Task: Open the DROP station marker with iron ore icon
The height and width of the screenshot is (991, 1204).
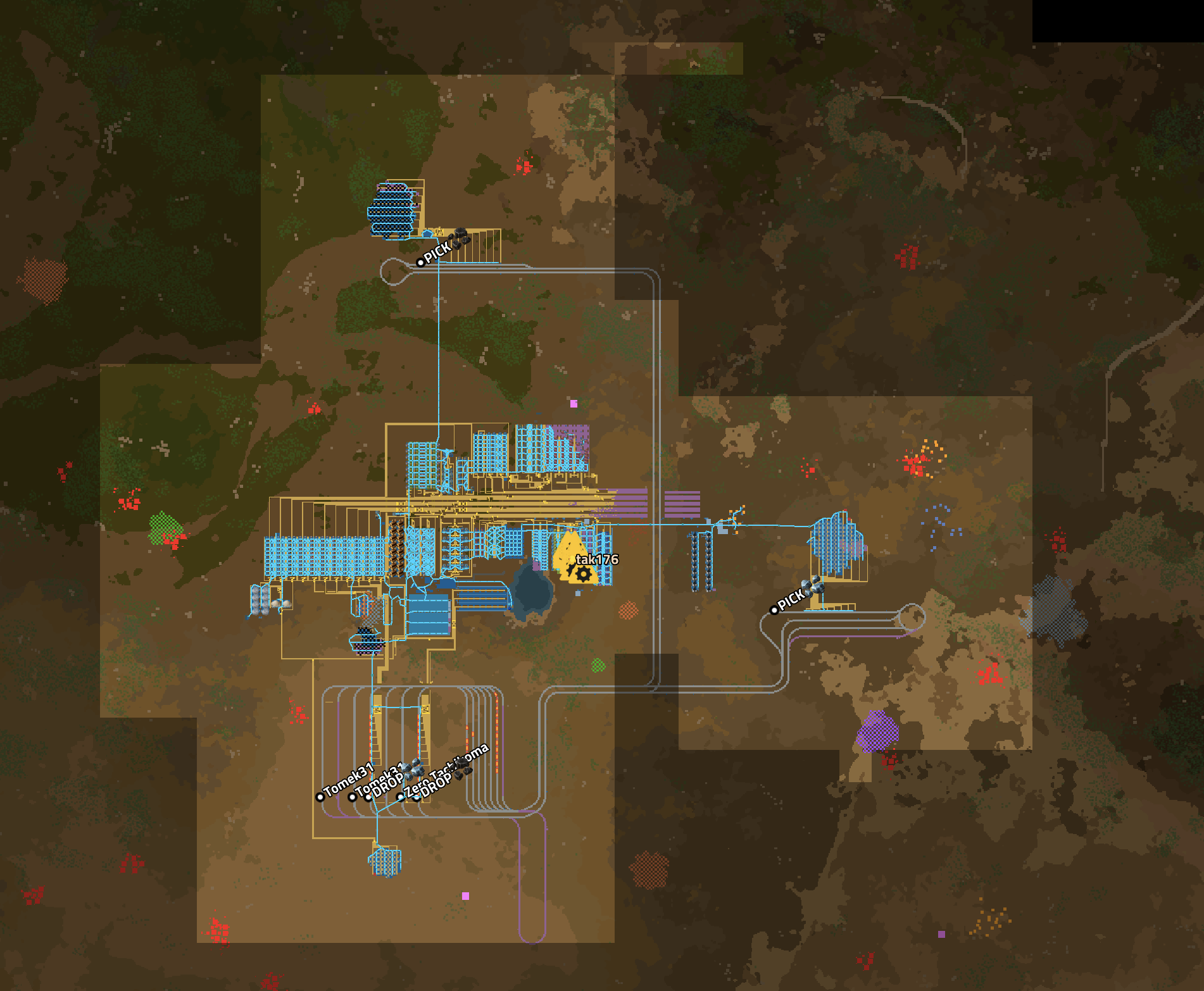Action: coord(369,797)
